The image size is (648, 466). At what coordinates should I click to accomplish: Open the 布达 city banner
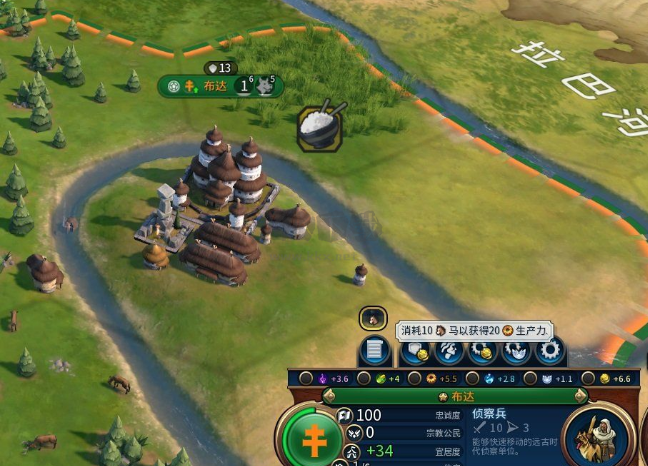coord(215,86)
